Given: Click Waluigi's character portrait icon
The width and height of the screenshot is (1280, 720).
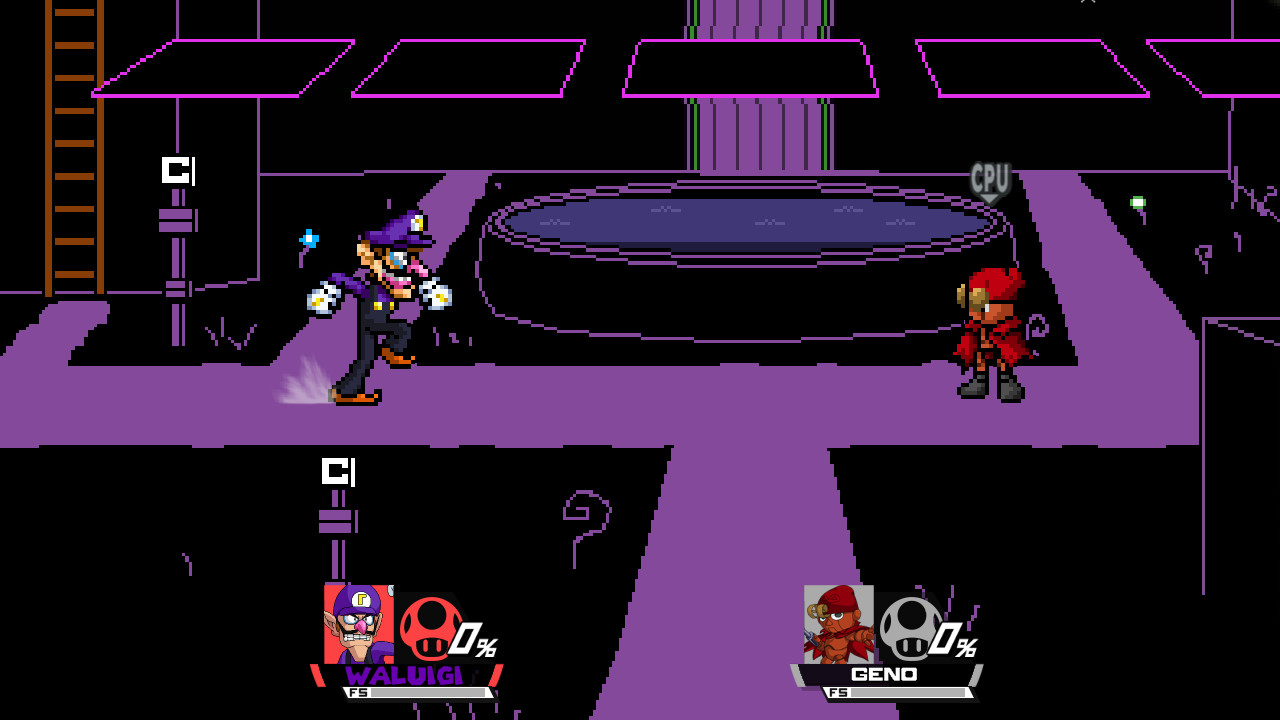Looking at the screenshot, I should click(357, 625).
